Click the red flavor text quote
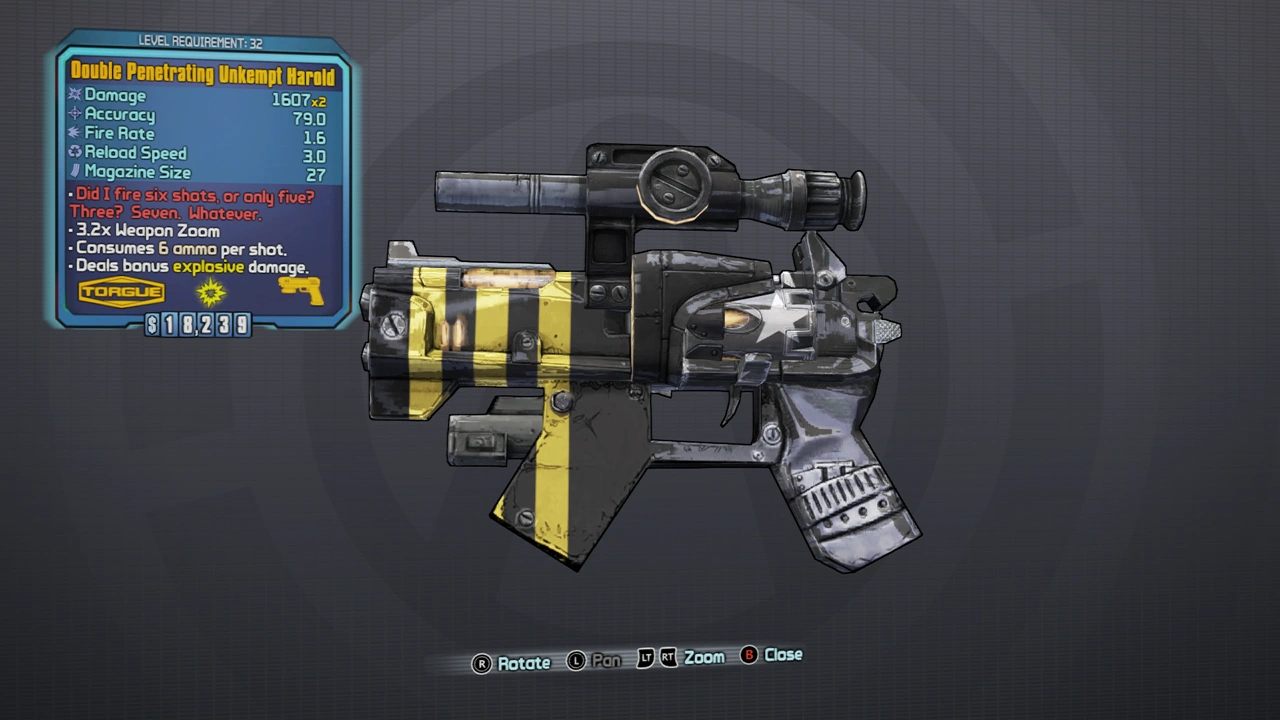The image size is (1280, 720). (x=193, y=204)
